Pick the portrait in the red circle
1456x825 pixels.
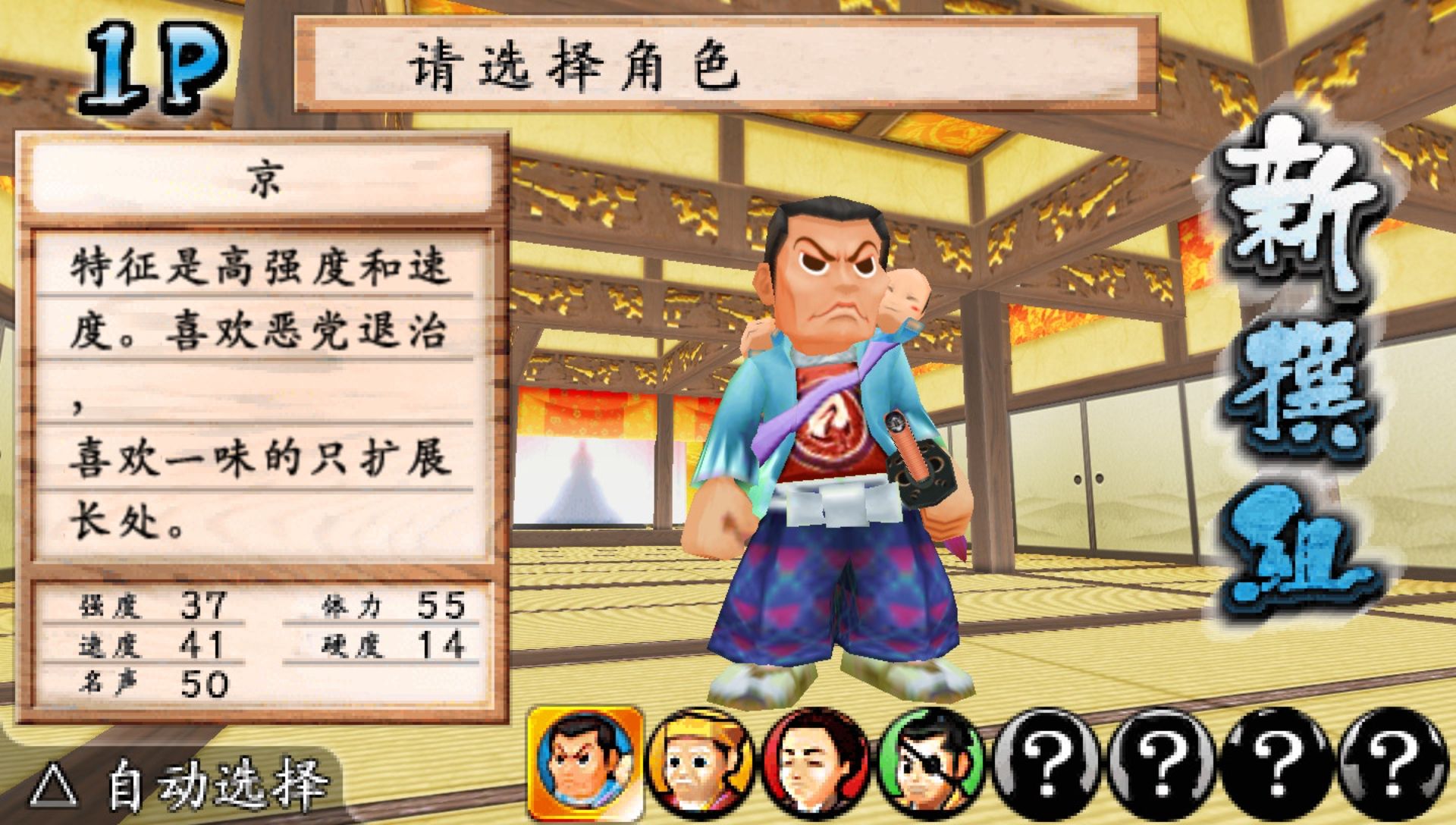pyautogui.click(x=816, y=764)
